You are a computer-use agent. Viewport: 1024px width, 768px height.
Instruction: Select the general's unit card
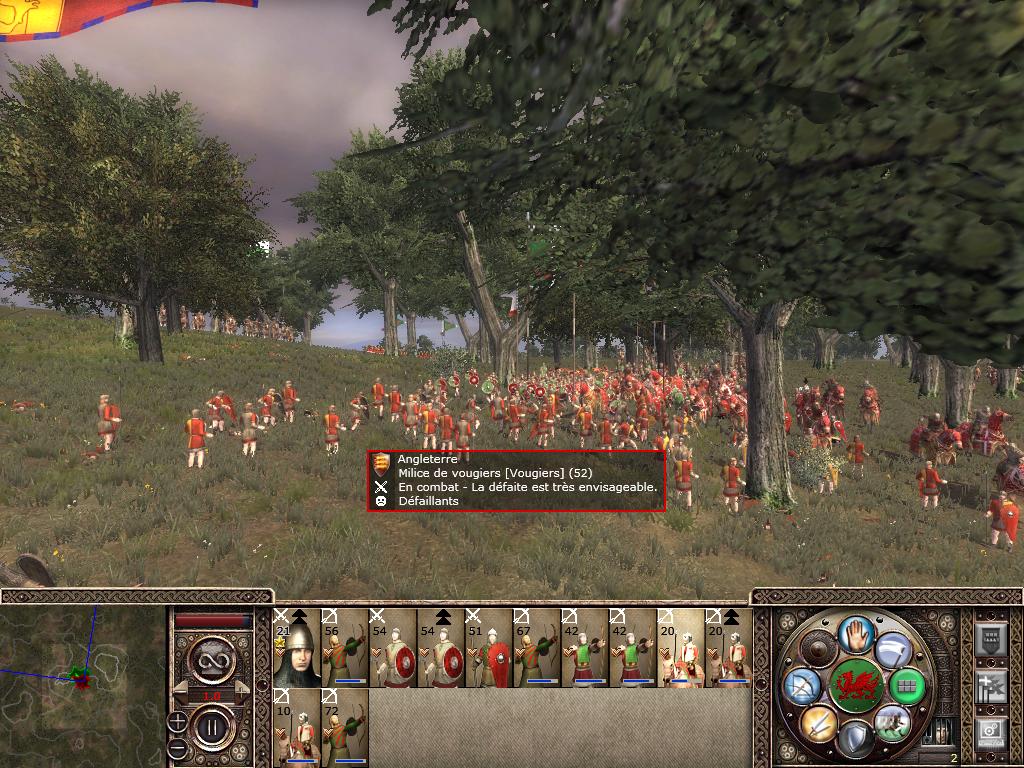pos(297,648)
